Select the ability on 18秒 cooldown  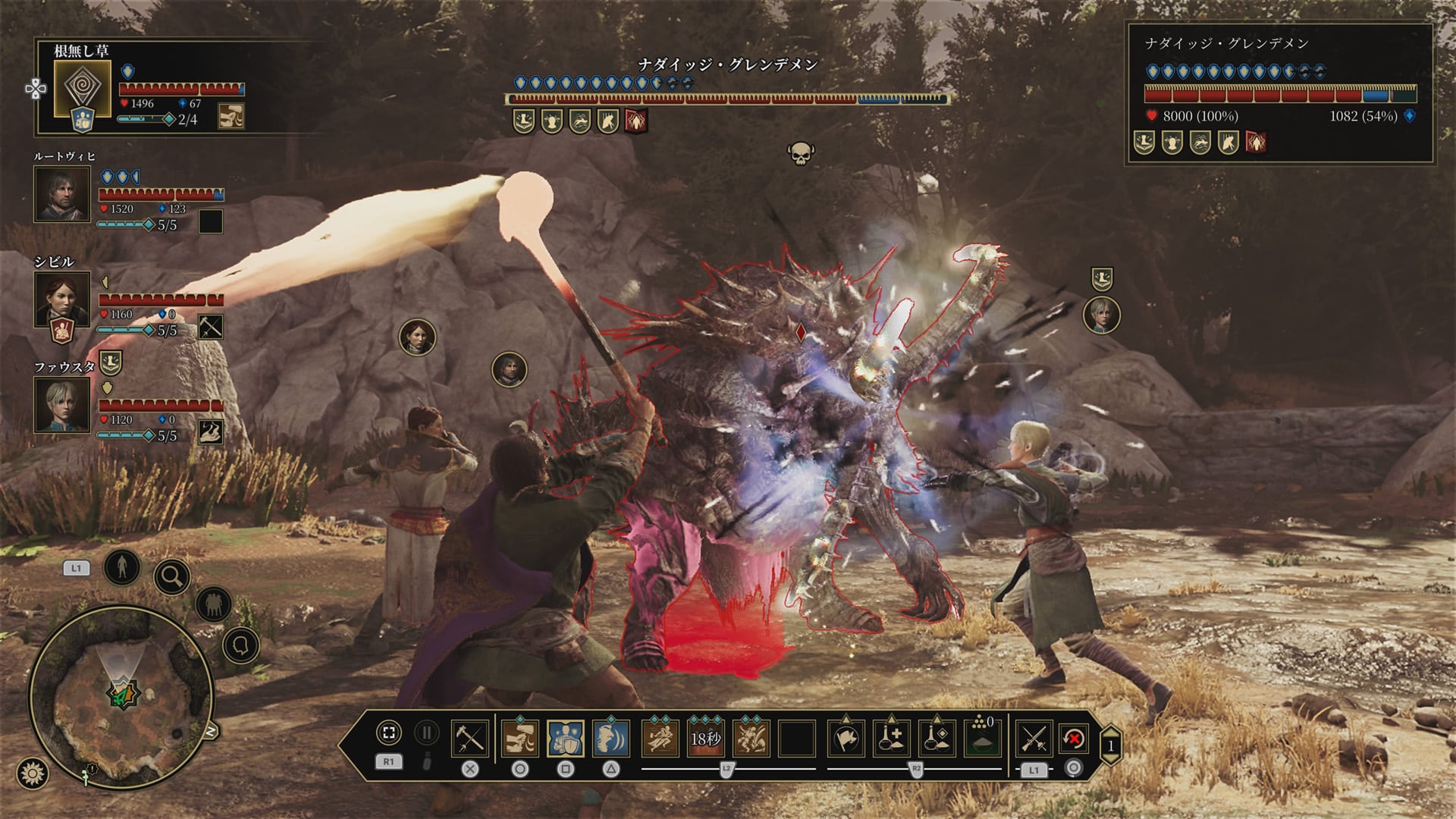pyautogui.click(x=705, y=738)
